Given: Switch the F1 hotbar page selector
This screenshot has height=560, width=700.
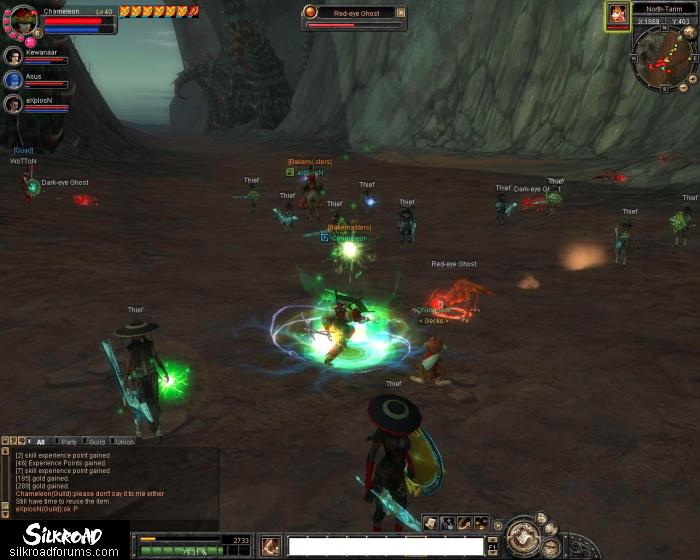Looking at the screenshot, I should tap(492, 546).
